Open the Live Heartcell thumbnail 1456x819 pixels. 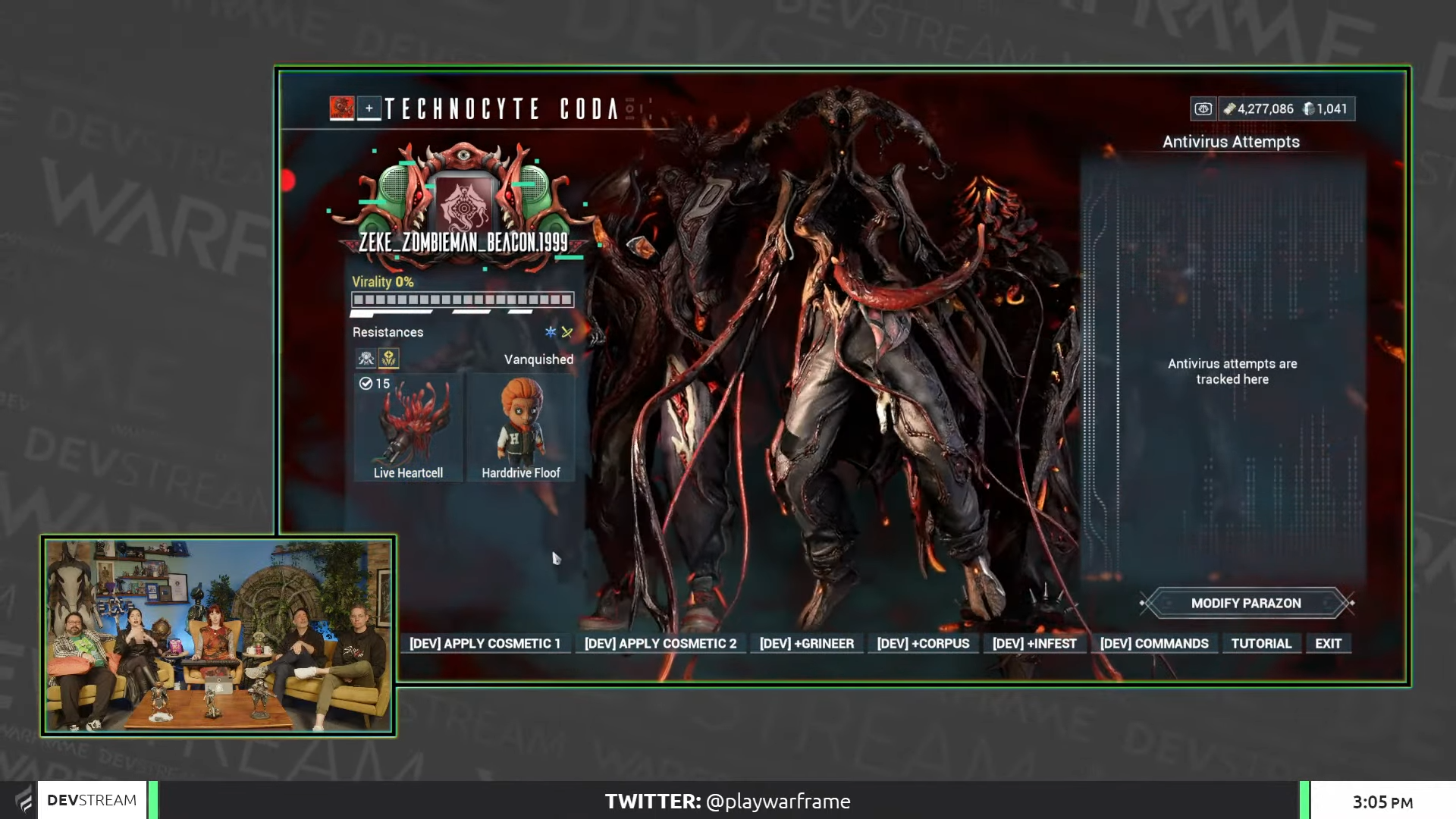[408, 425]
